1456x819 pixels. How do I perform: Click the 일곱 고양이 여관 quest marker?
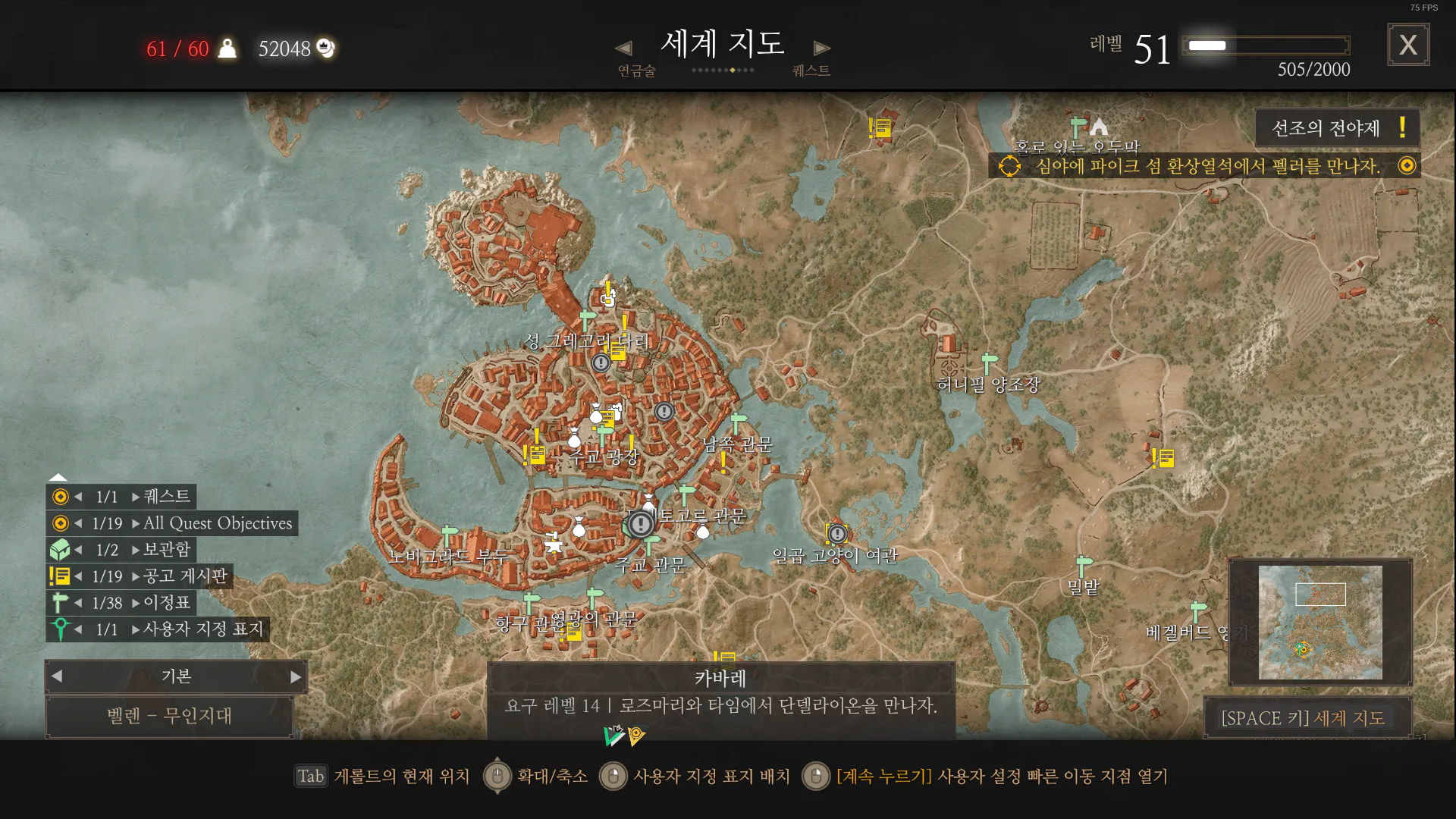tap(837, 533)
